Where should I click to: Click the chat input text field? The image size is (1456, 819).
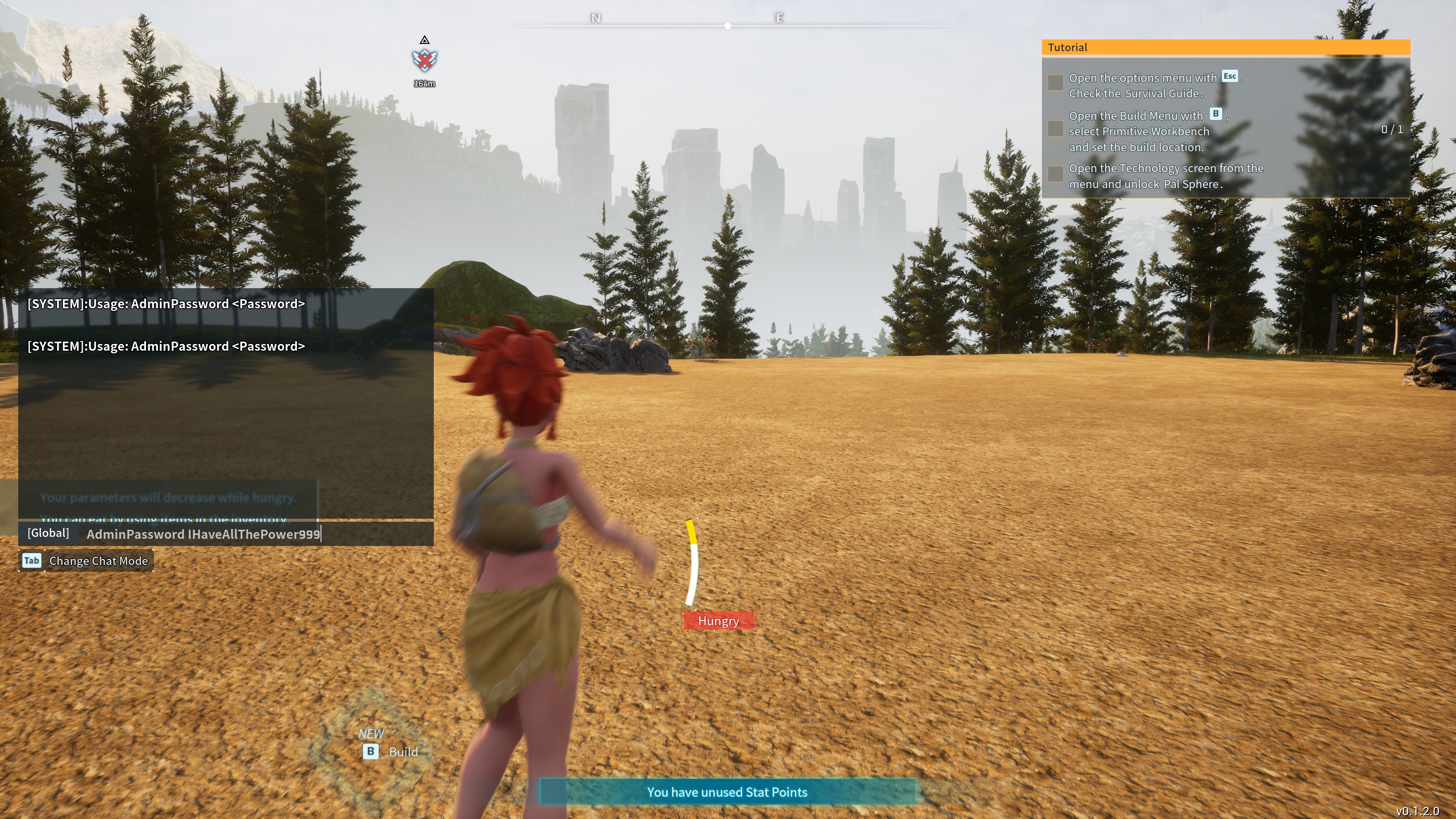[x=254, y=534]
